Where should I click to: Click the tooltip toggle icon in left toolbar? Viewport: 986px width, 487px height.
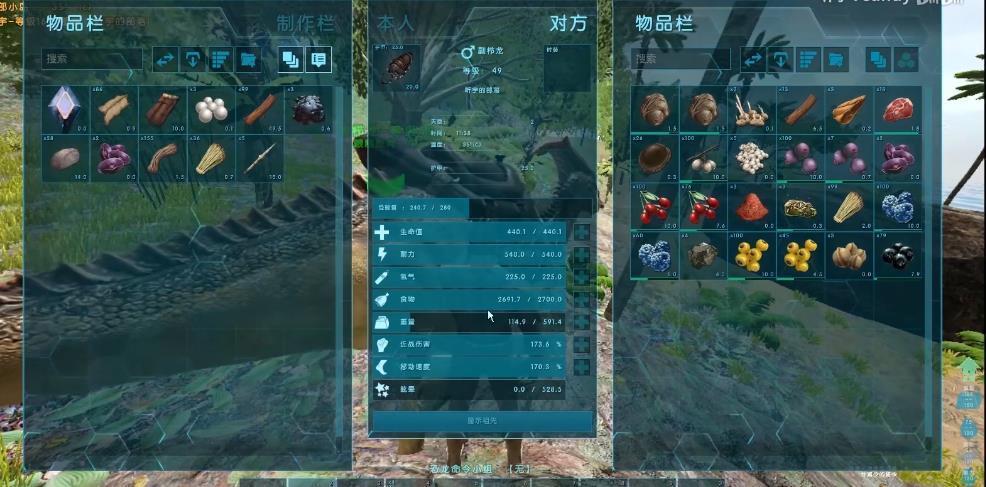point(318,59)
